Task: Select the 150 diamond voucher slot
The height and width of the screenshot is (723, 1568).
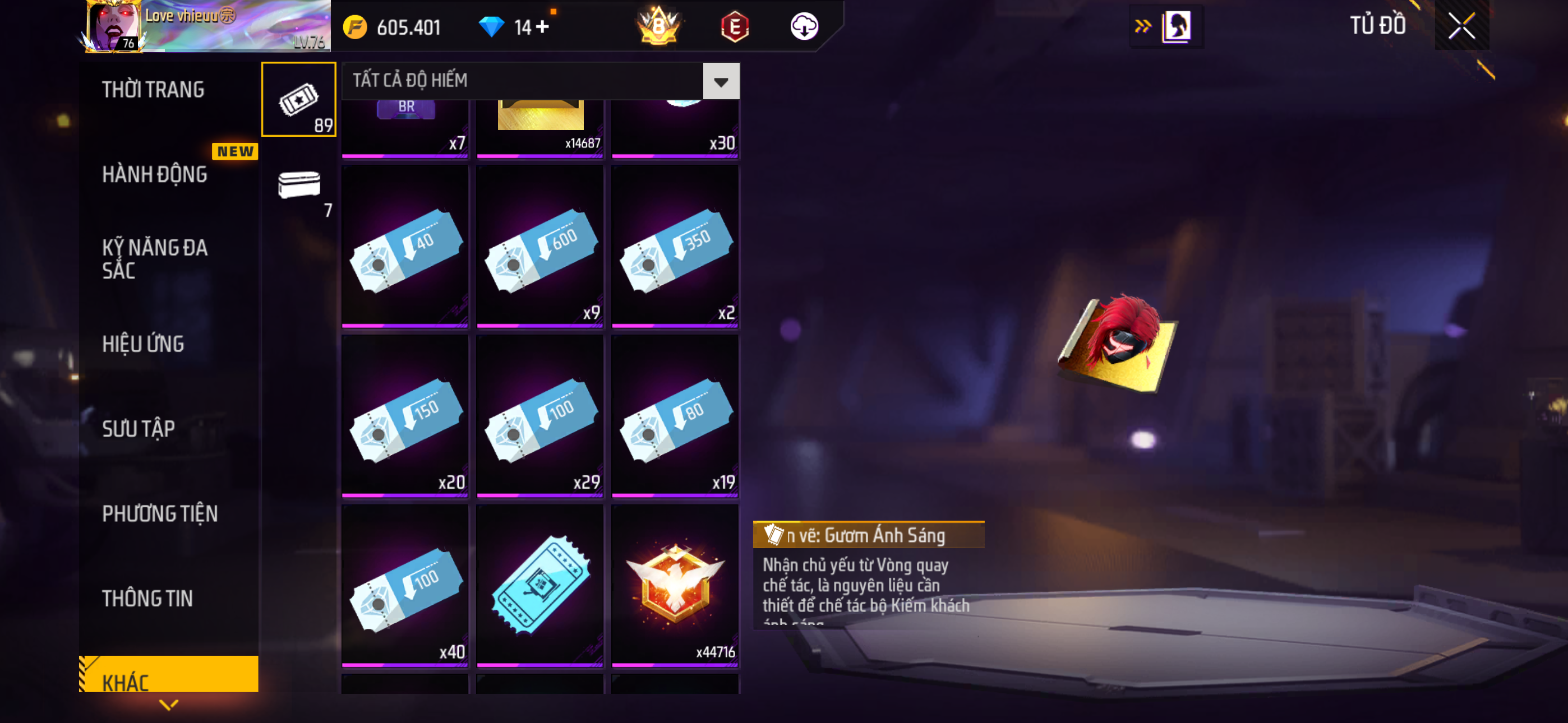Action: tap(405, 416)
